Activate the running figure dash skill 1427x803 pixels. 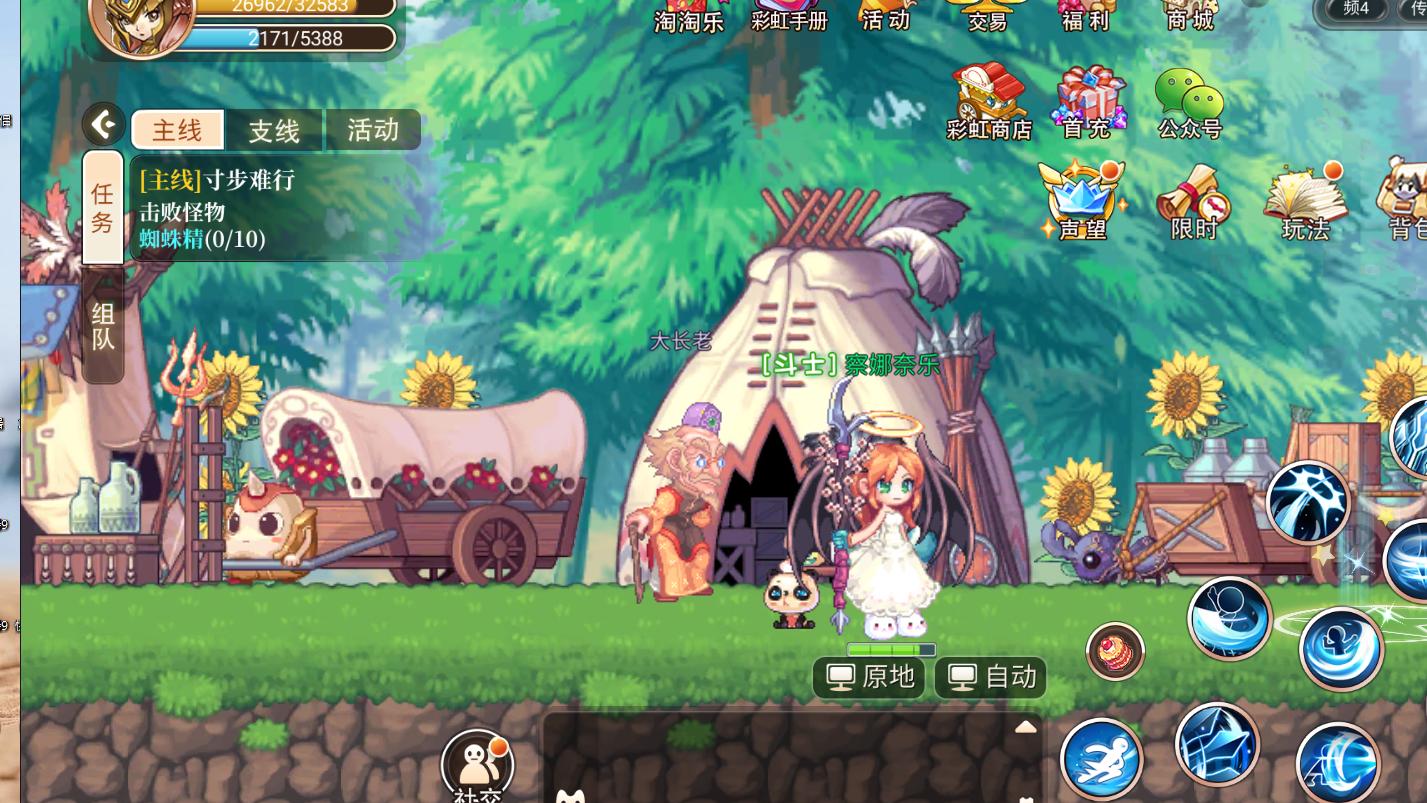[x=1101, y=759]
